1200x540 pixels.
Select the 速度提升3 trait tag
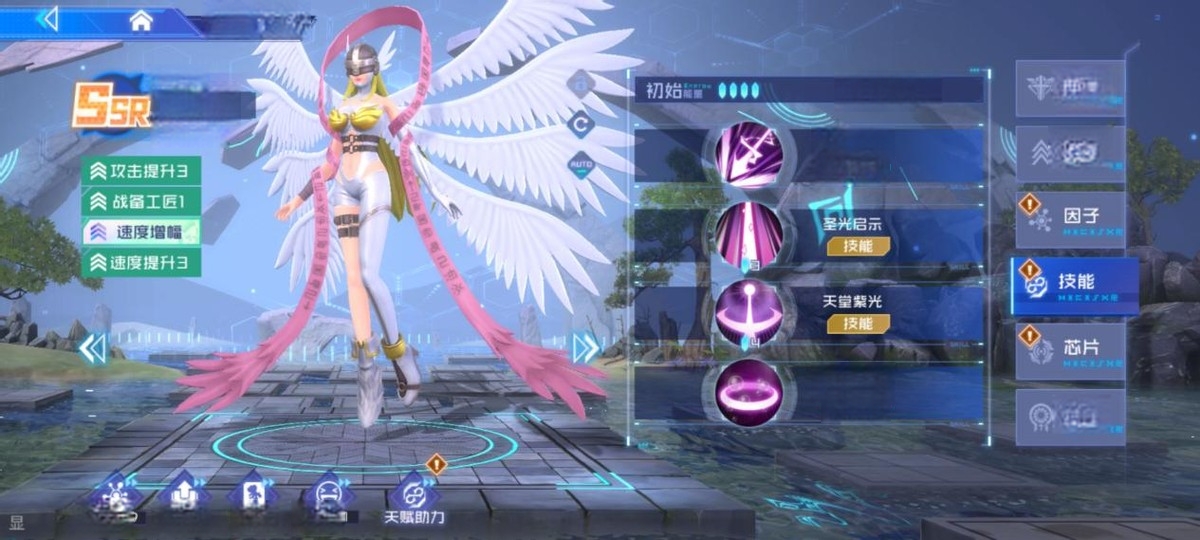point(141,263)
